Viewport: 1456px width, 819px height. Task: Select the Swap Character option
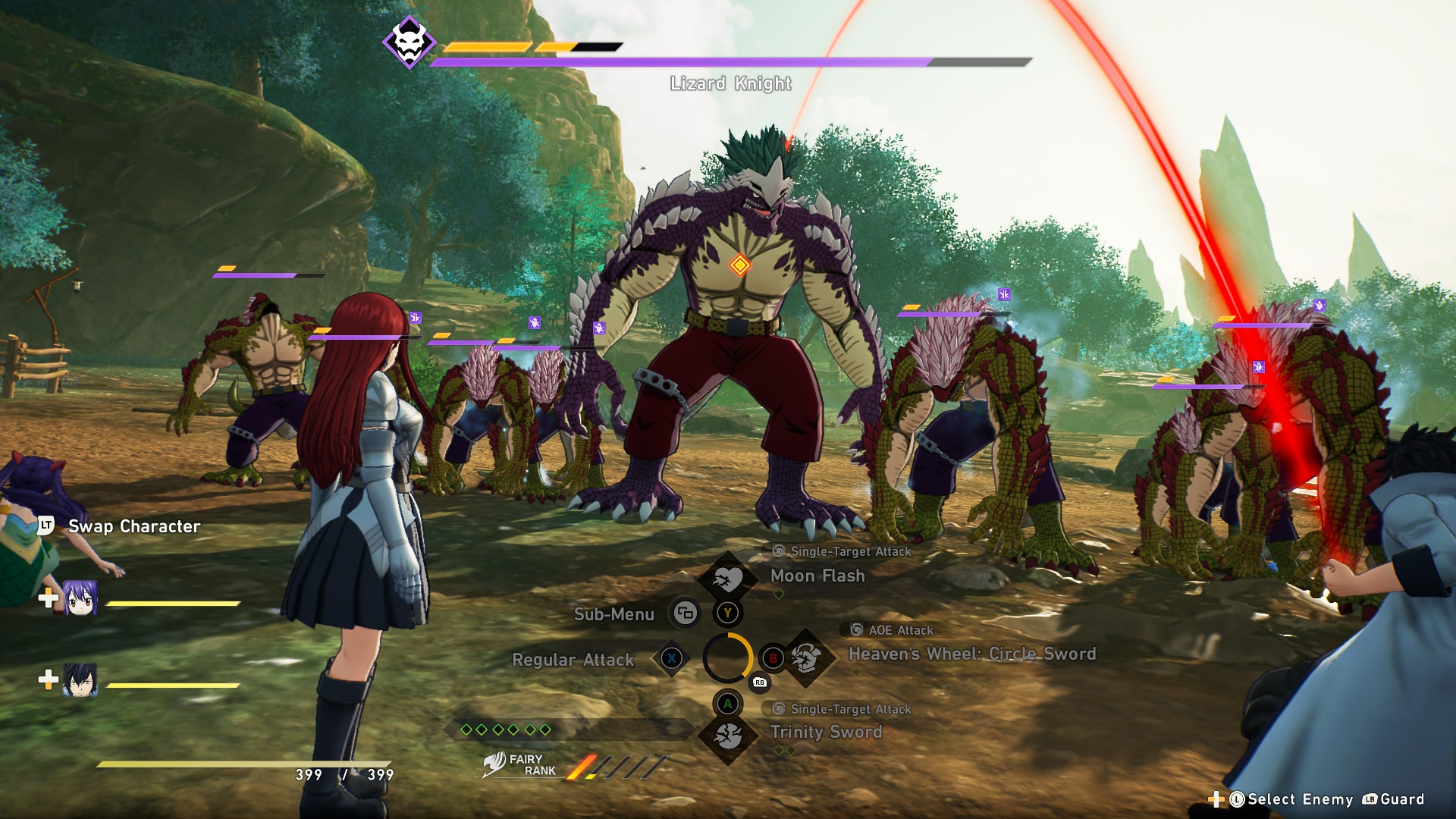[134, 526]
